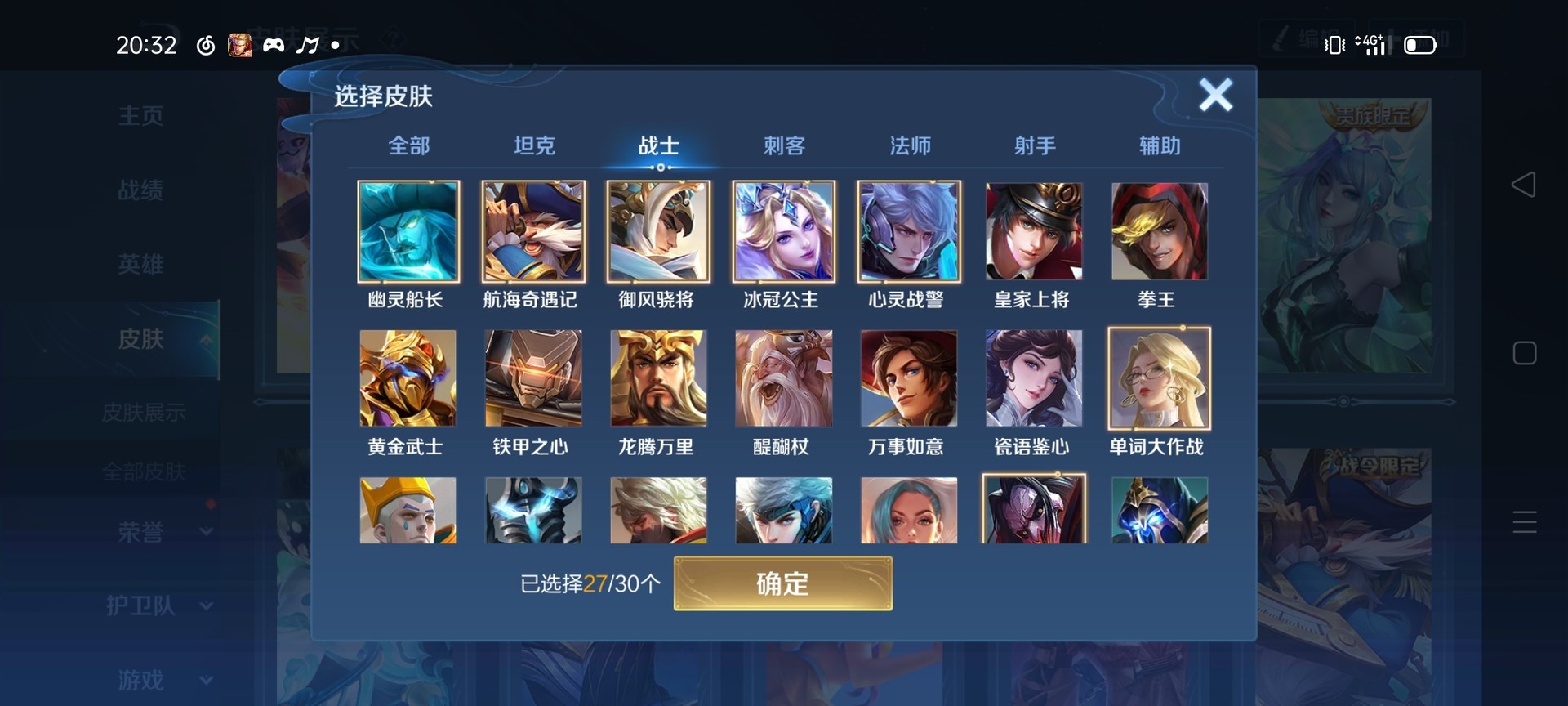Tap the square recent-apps button on the right
Screen dimensions: 1568x706
(x=1525, y=353)
